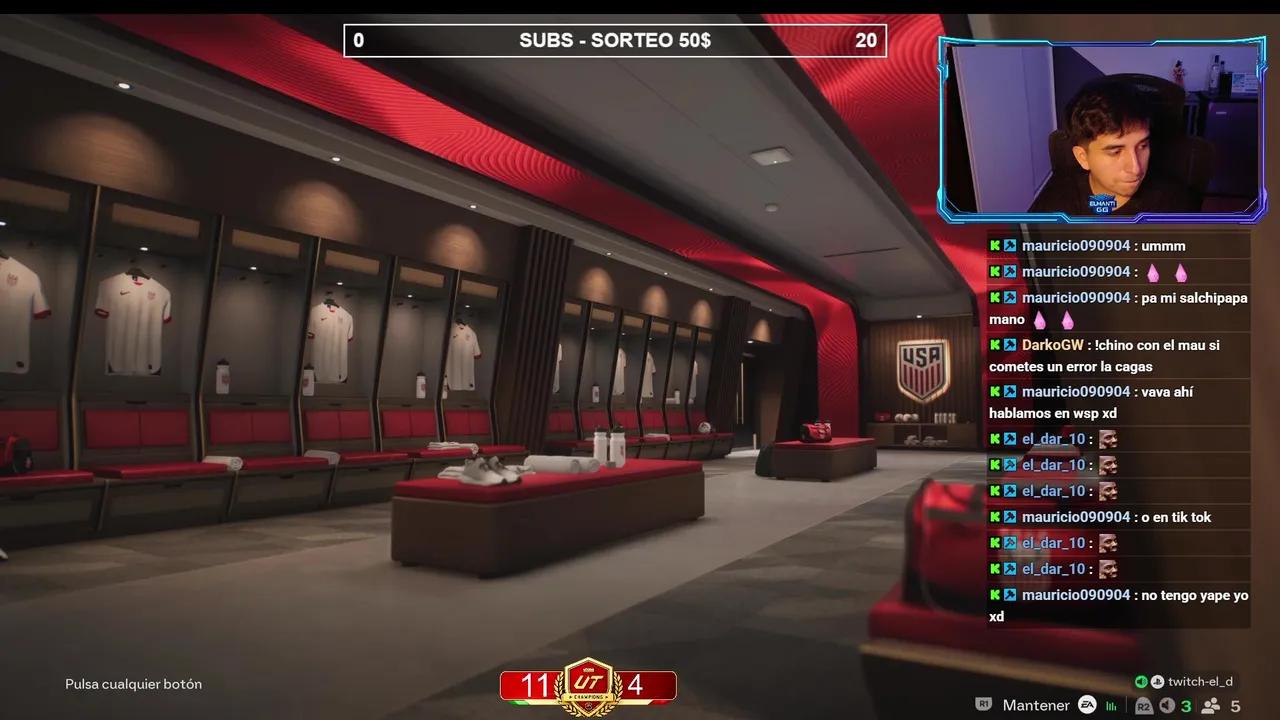Click the USA federation crest on the wall
Image resolution: width=1280 pixels, height=720 pixels.
[x=922, y=366]
